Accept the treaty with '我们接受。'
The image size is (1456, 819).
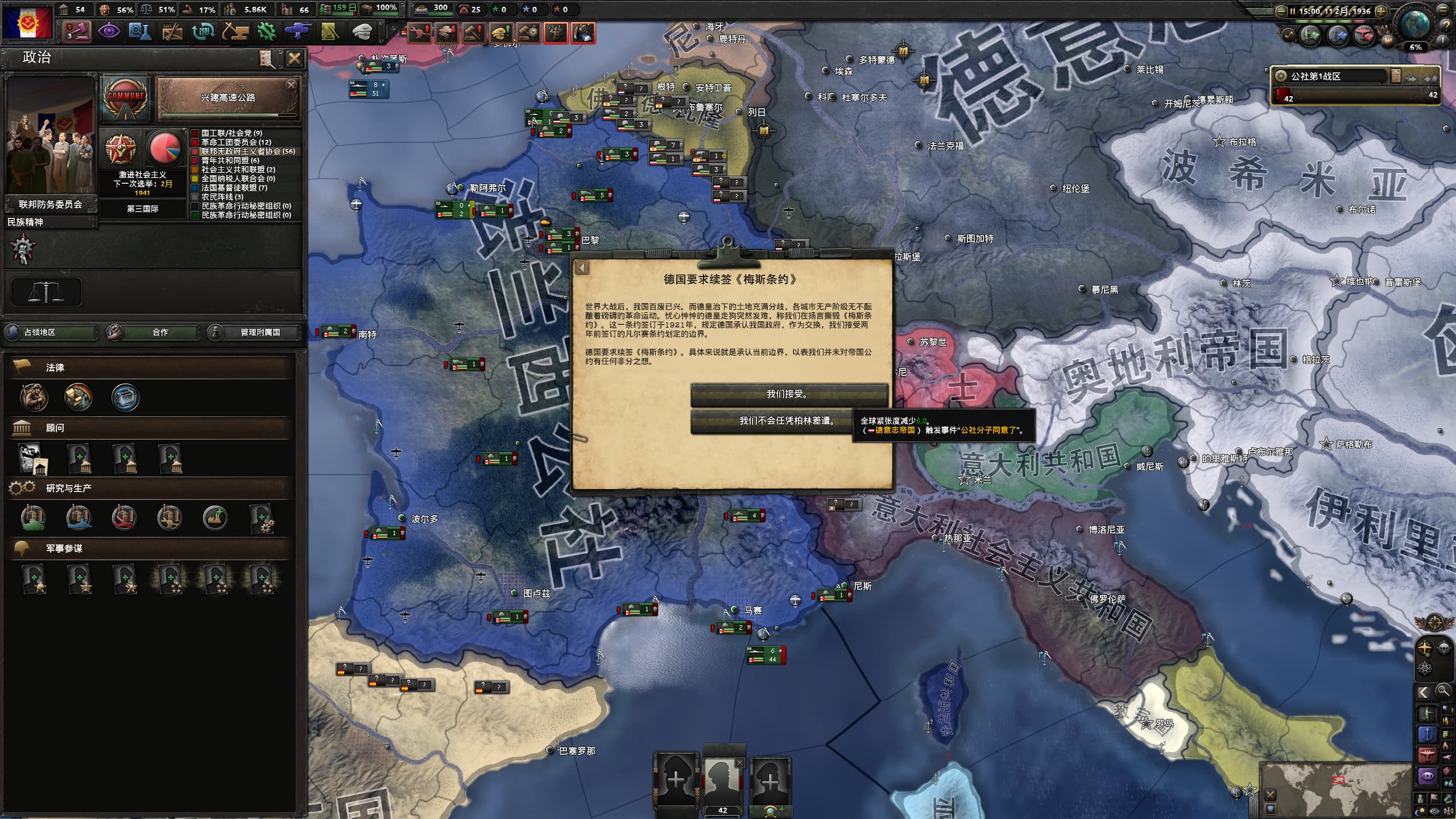(788, 394)
